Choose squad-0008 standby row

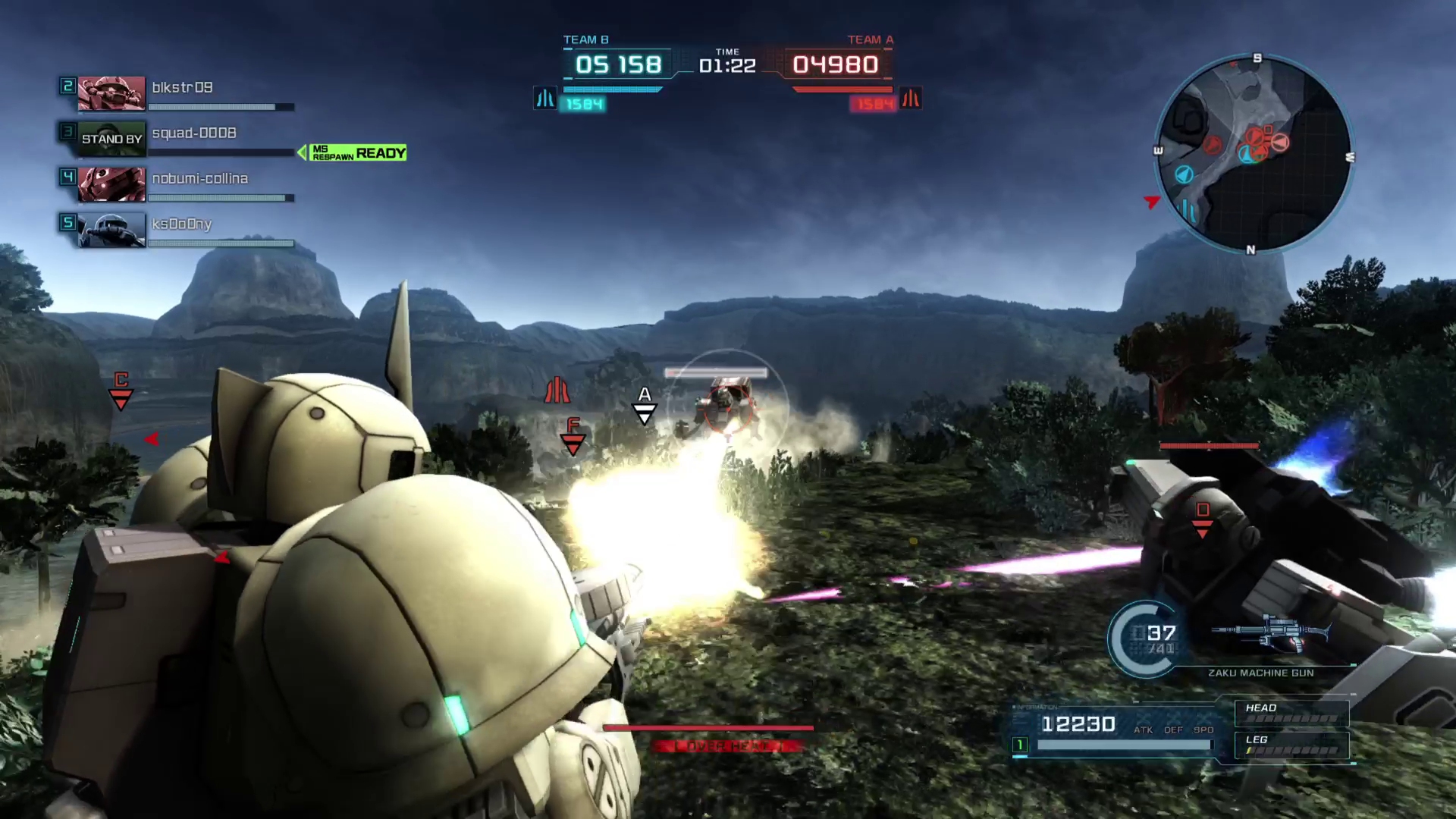point(193,133)
